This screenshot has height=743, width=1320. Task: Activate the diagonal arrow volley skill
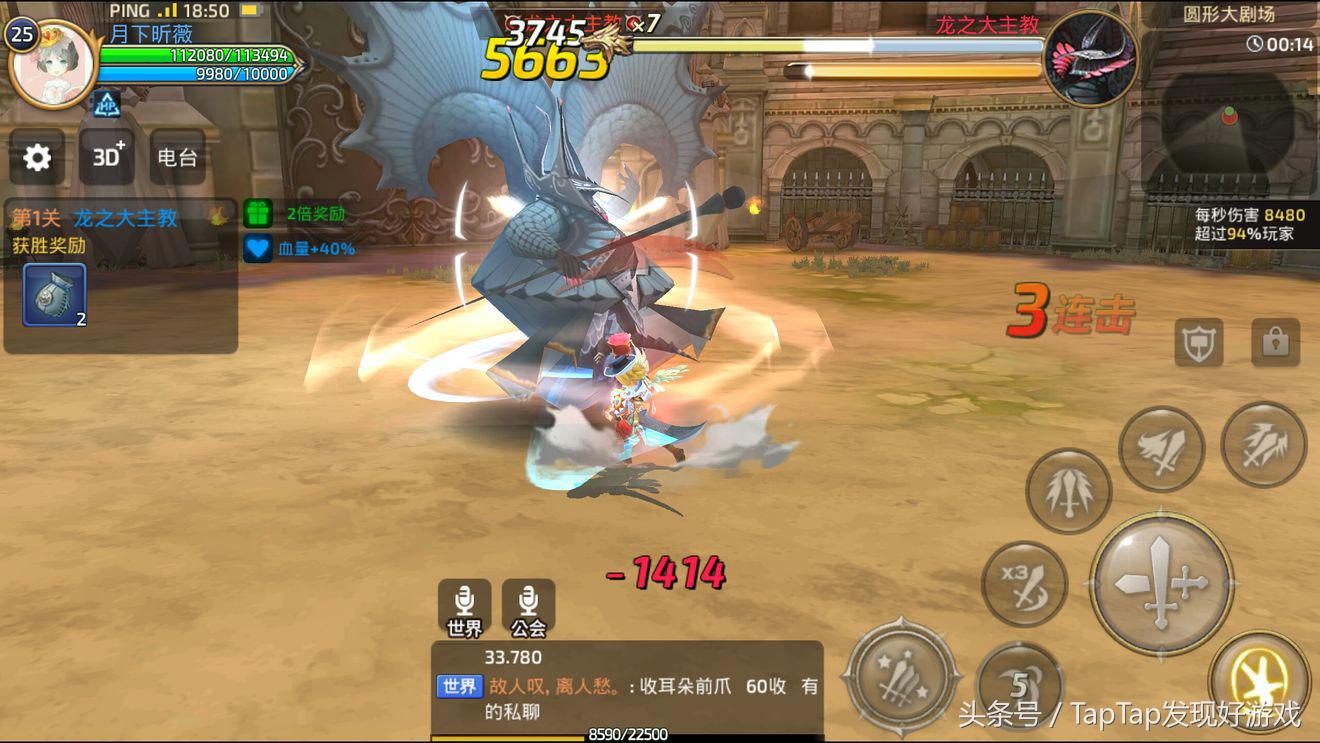tap(1263, 445)
